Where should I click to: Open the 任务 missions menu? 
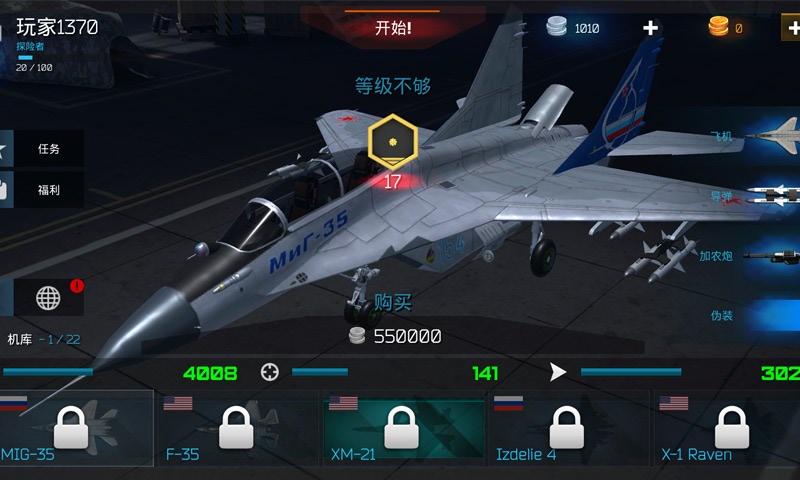(47, 149)
